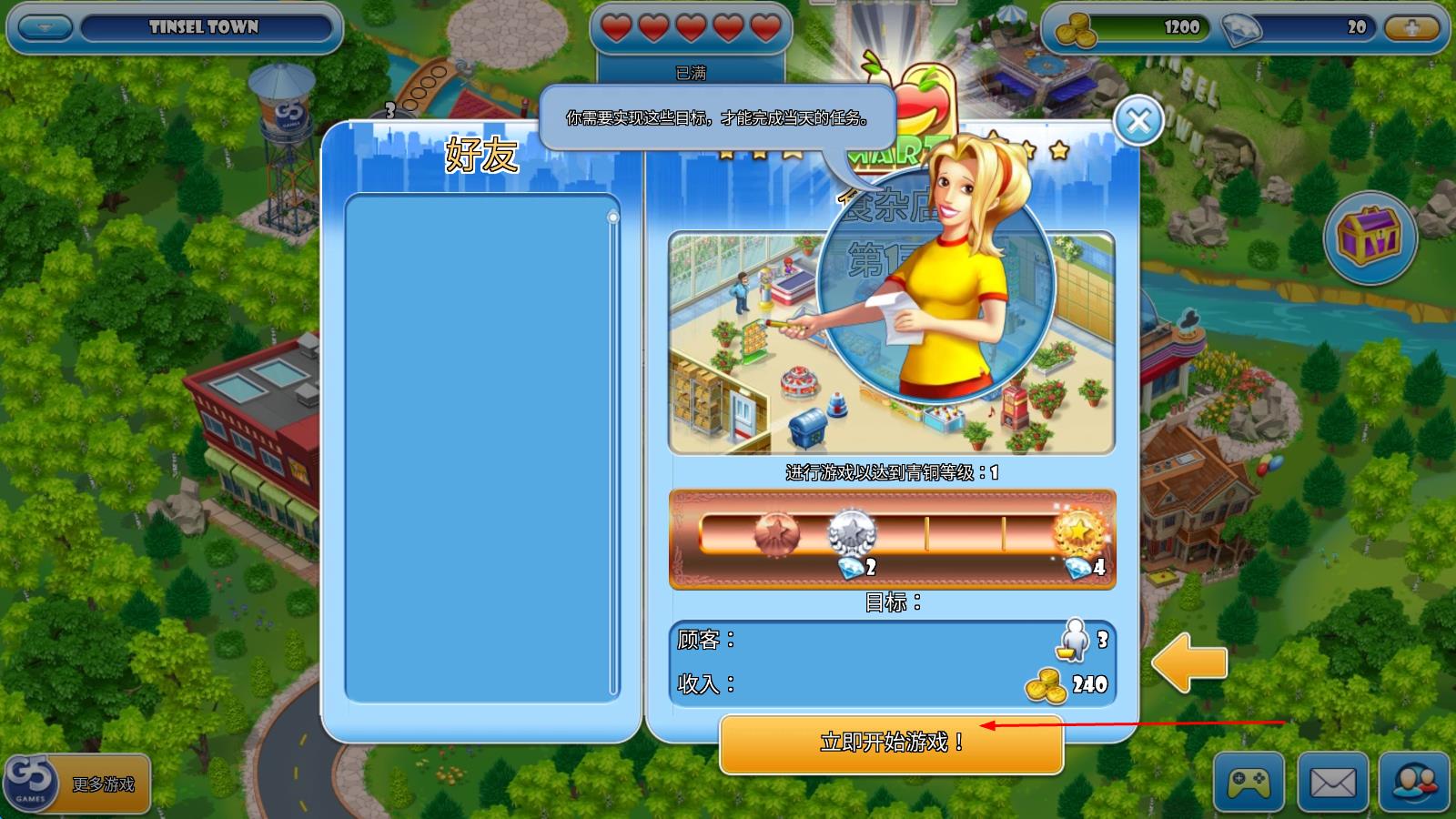Screen dimensions: 1456x819
Task: Open the gamepad achievements icon
Action: tap(1249, 781)
